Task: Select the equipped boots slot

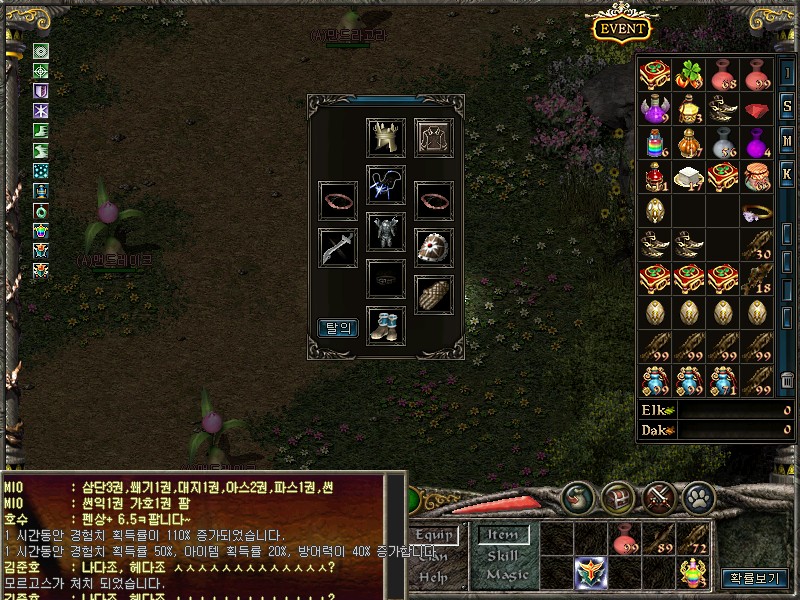Action: click(386, 326)
